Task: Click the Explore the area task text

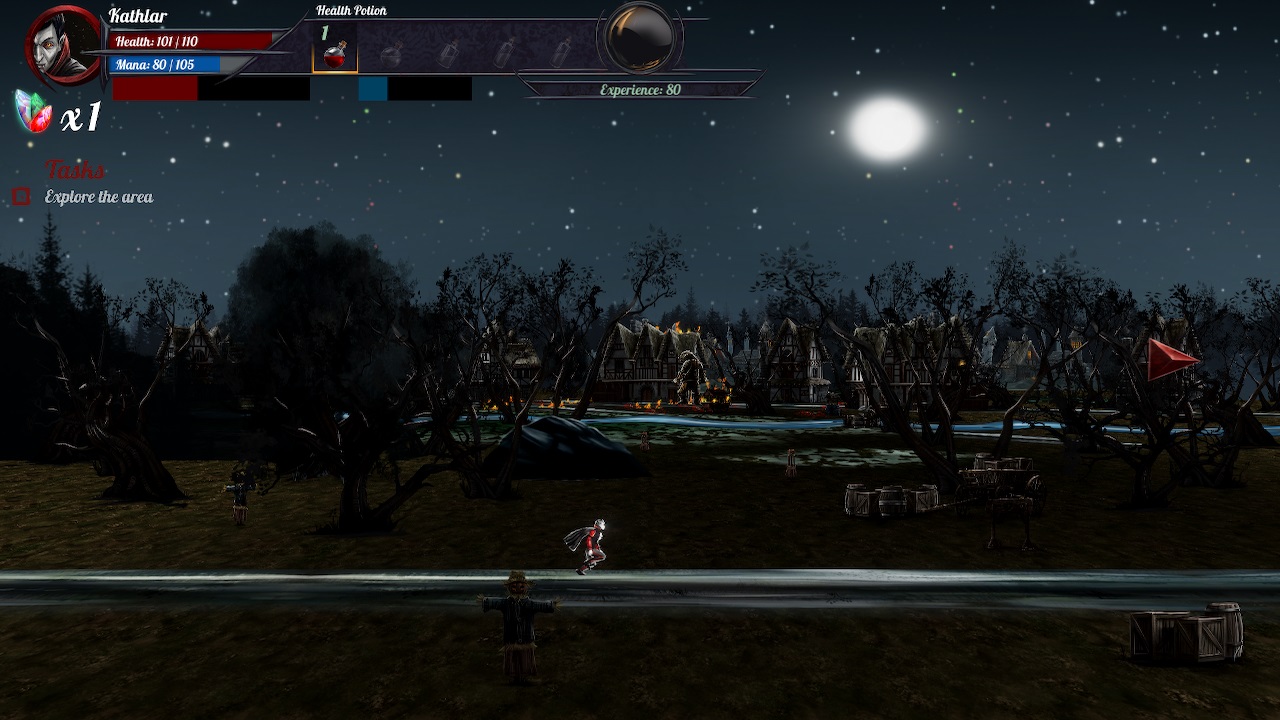Action: click(97, 197)
